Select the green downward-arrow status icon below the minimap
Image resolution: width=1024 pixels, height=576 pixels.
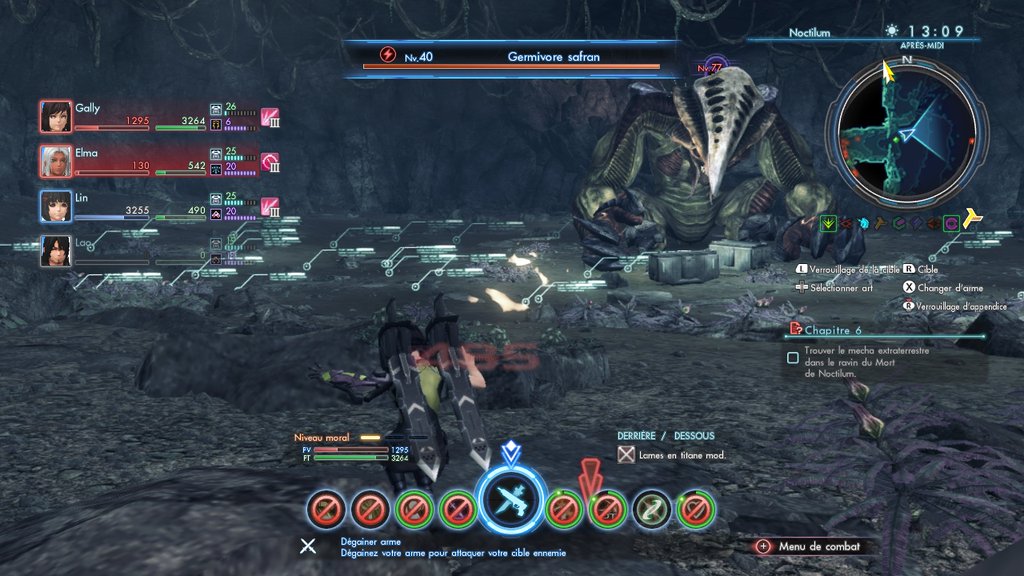[828, 224]
